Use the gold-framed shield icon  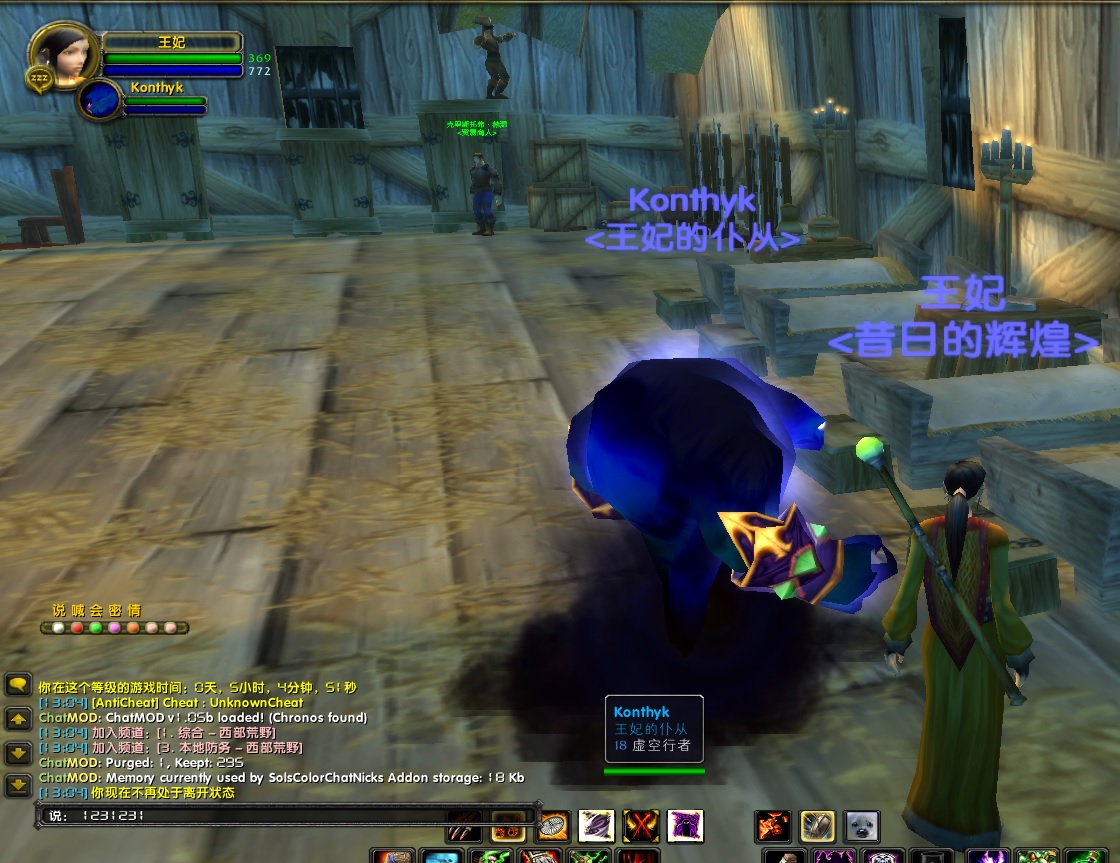tap(817, 826)
